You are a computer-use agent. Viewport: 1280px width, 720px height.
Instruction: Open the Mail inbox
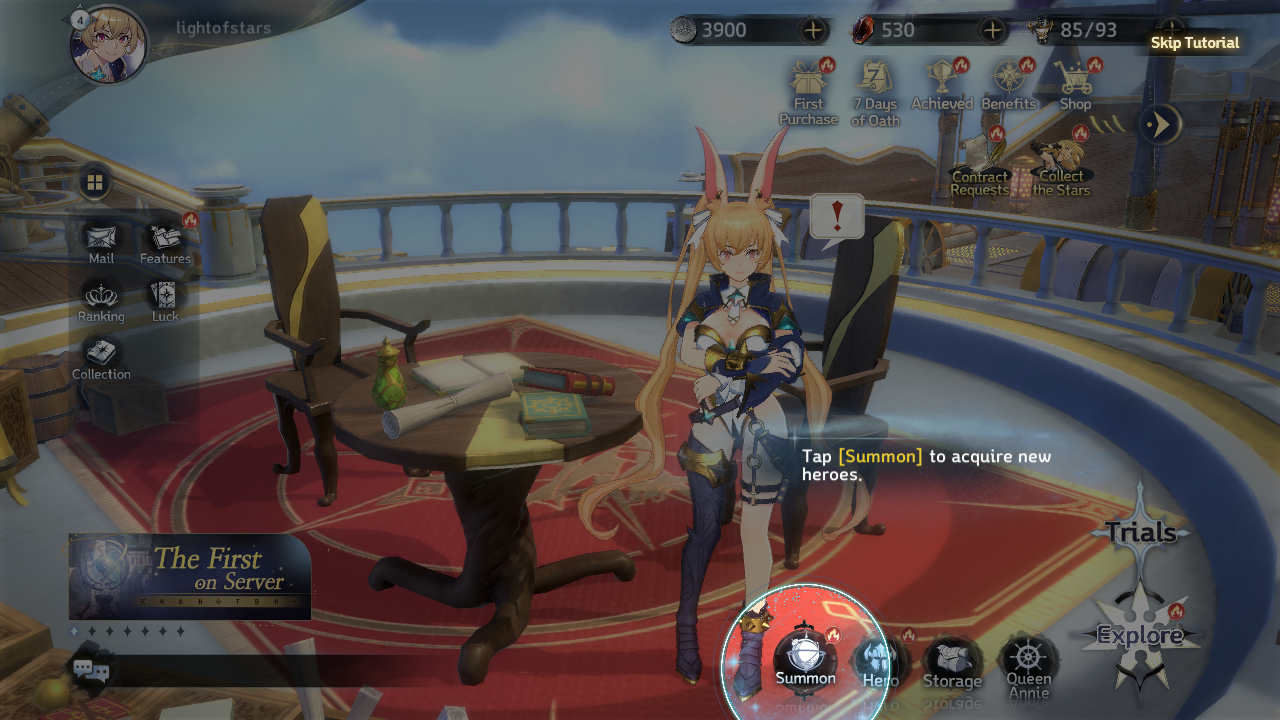(x=101, y=240)
